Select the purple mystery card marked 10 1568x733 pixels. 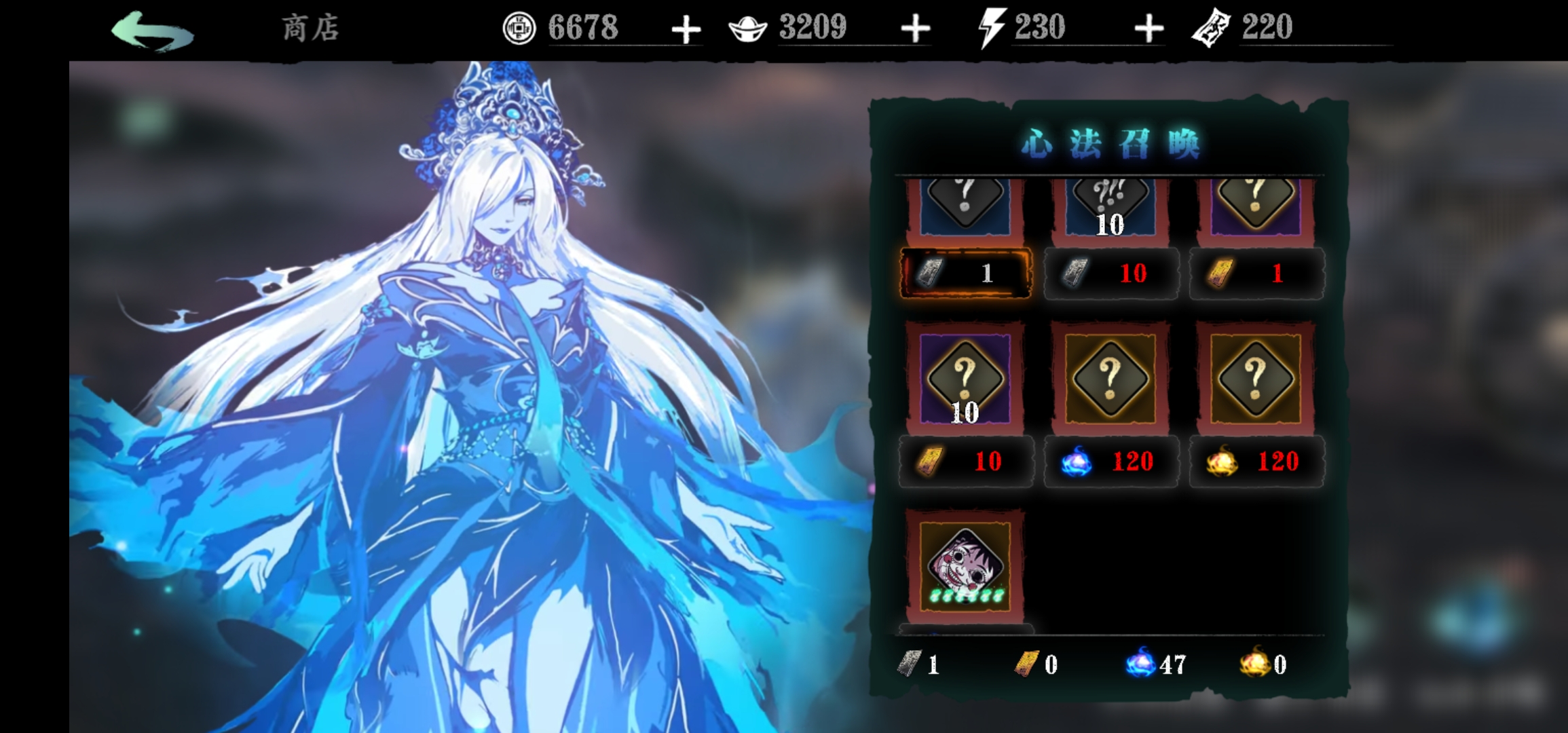965,378
